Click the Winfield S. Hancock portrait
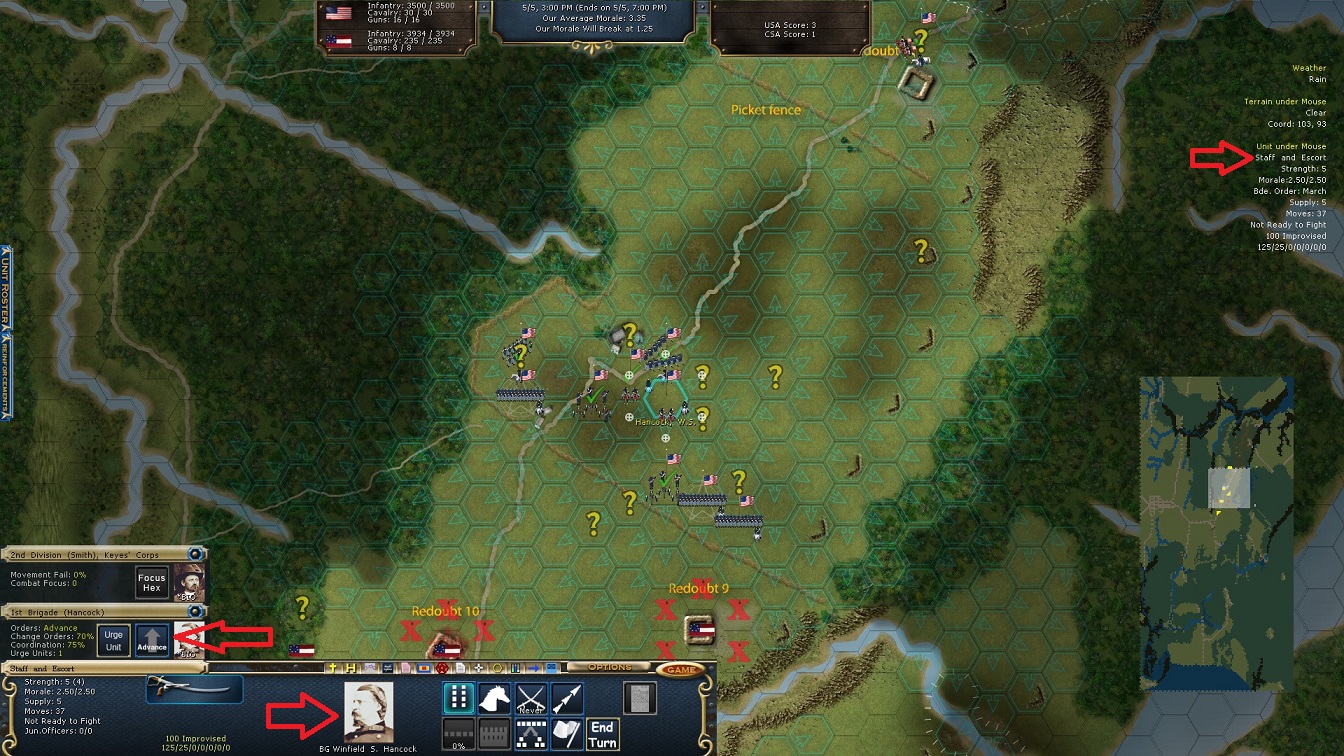Screen dimensions: 1344x756 (368, 712)
